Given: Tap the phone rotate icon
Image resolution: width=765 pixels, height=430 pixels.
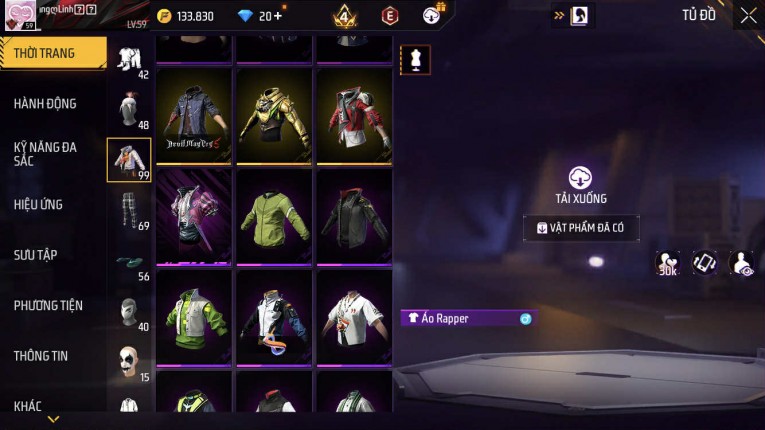Looking at the screenshot, I should [704, 262].
